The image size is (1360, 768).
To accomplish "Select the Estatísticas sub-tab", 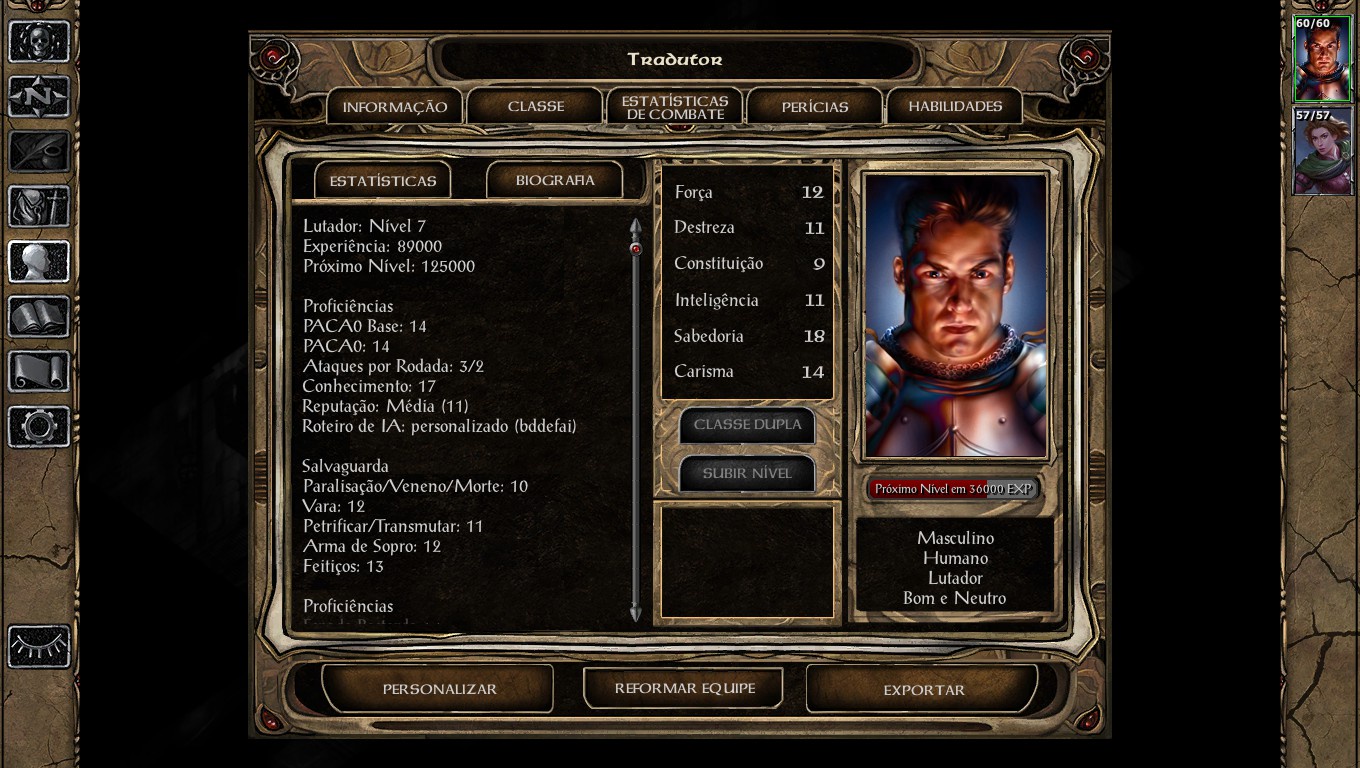I will click(383, 181).
